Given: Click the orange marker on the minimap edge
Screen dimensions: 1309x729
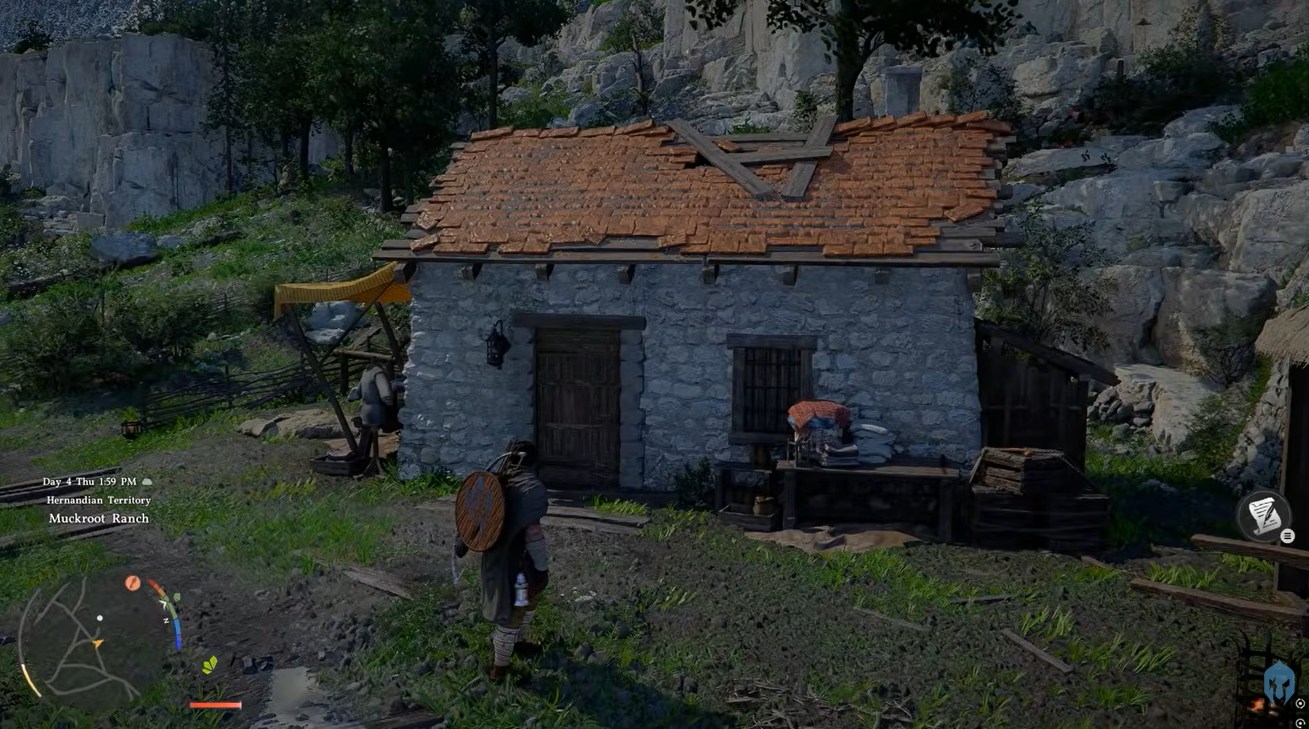Looking at the screenshot, I should tap(132, 583).
